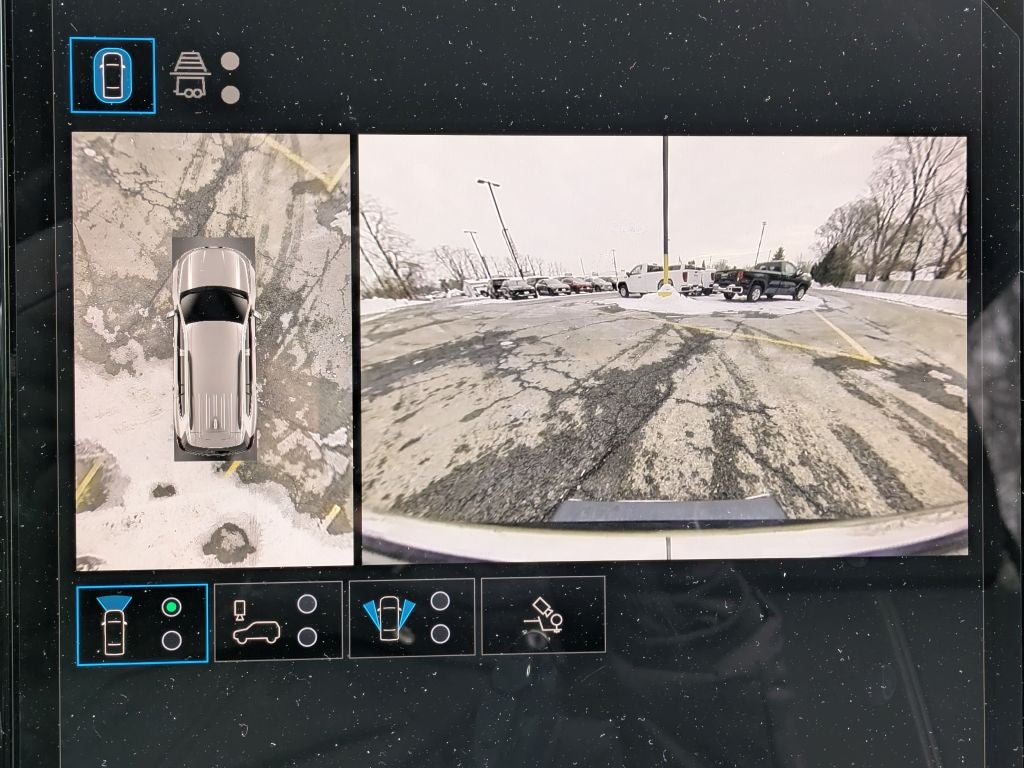Open the hitch camera view button
Screen dimensions: 1024x768
click(x=543, y=616)
